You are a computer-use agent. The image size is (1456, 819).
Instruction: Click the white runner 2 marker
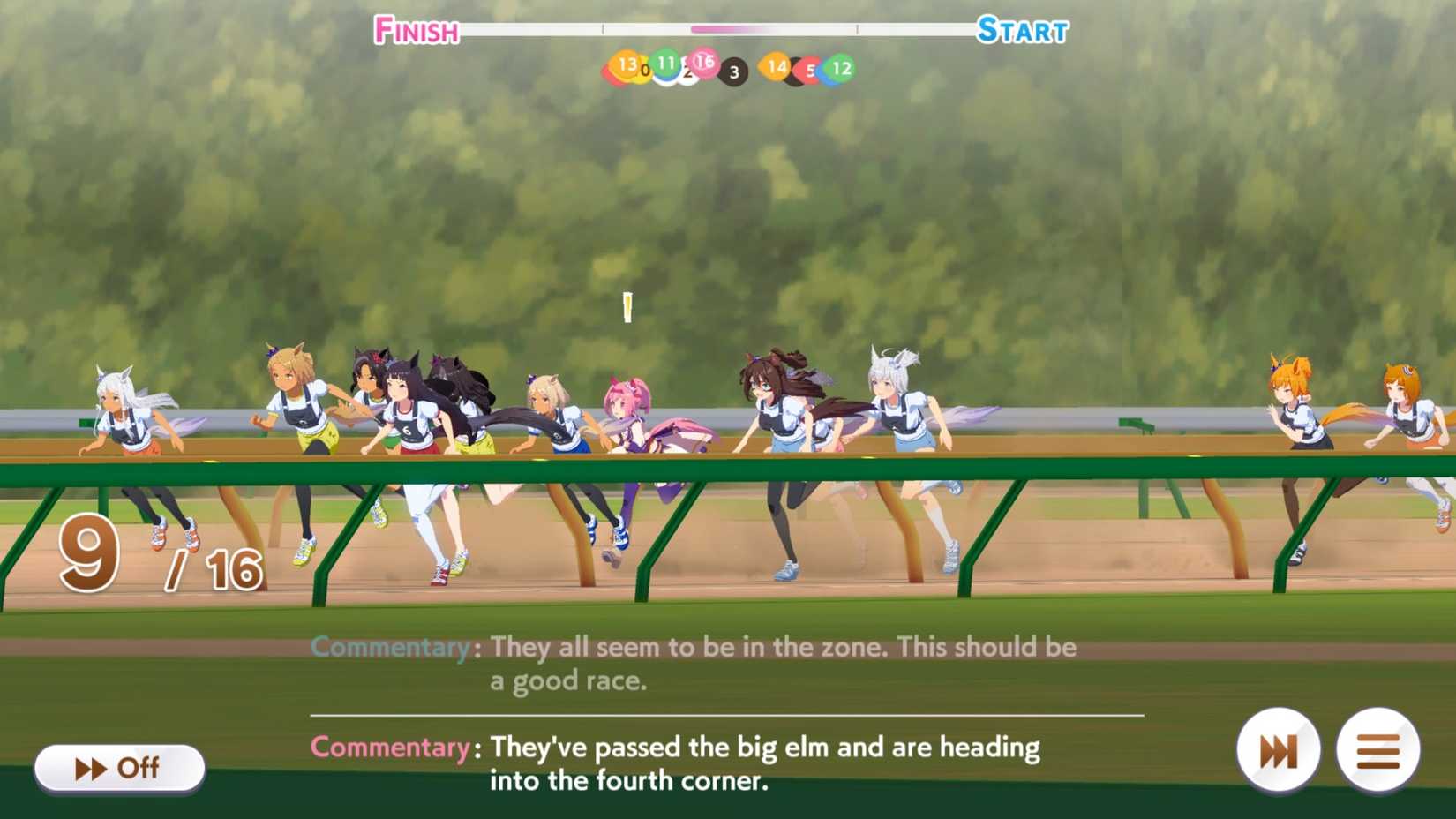tap(687, 73)
